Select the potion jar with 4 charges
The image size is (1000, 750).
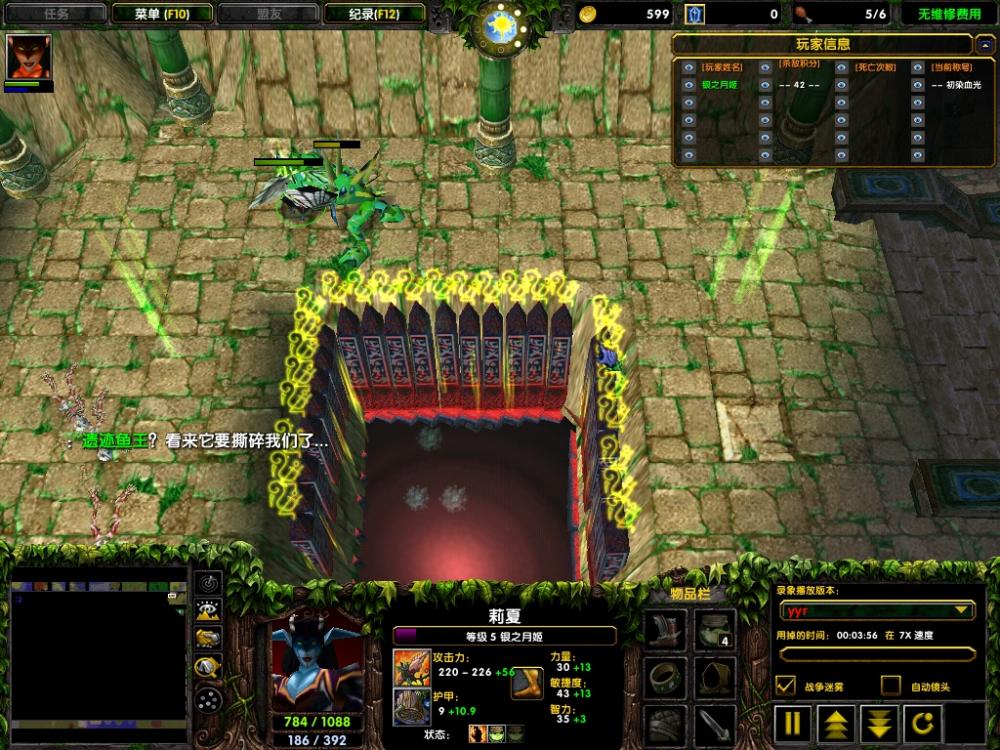click(x=714, y=629)
